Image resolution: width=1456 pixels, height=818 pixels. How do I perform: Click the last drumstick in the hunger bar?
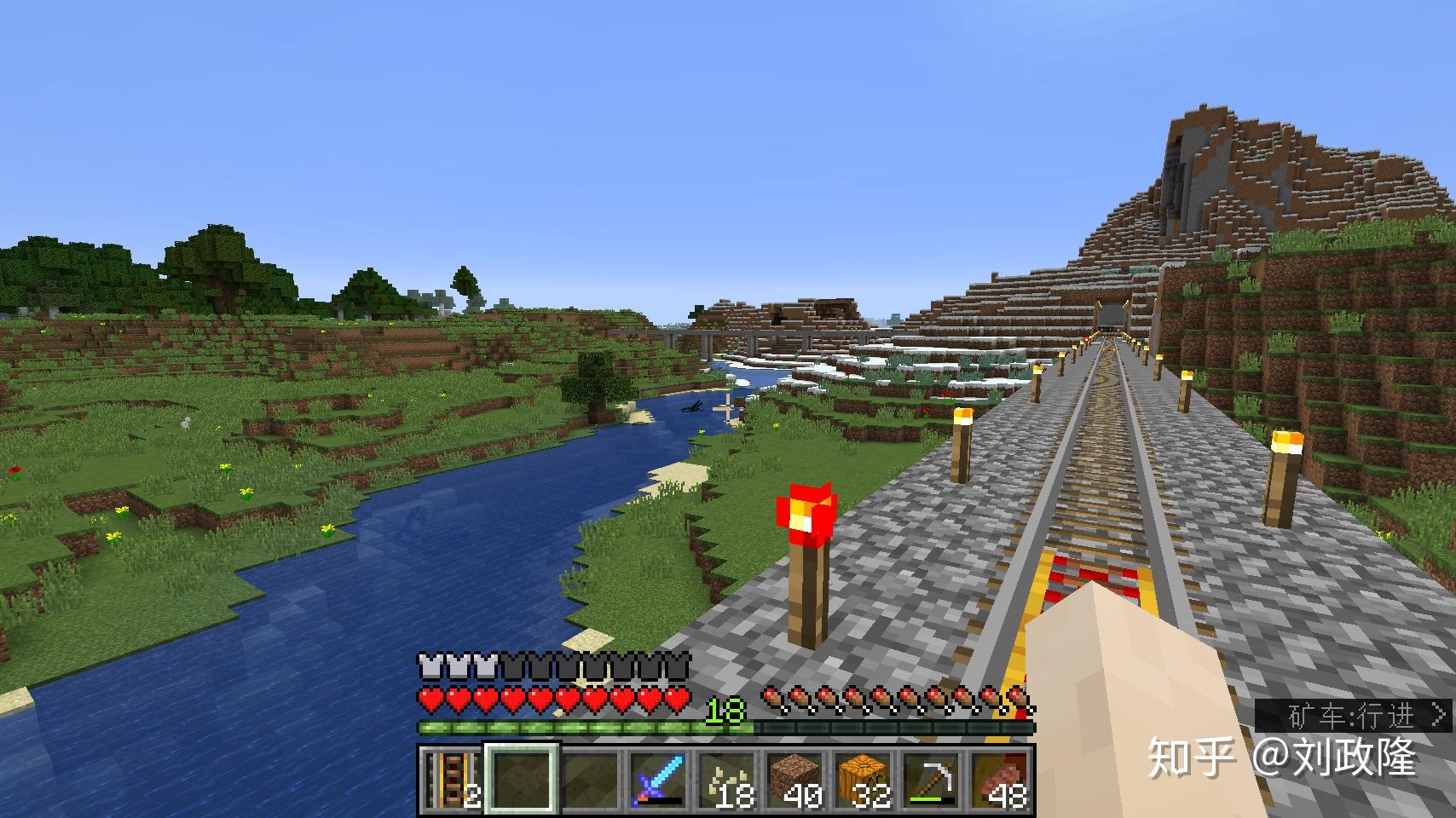1016,696
